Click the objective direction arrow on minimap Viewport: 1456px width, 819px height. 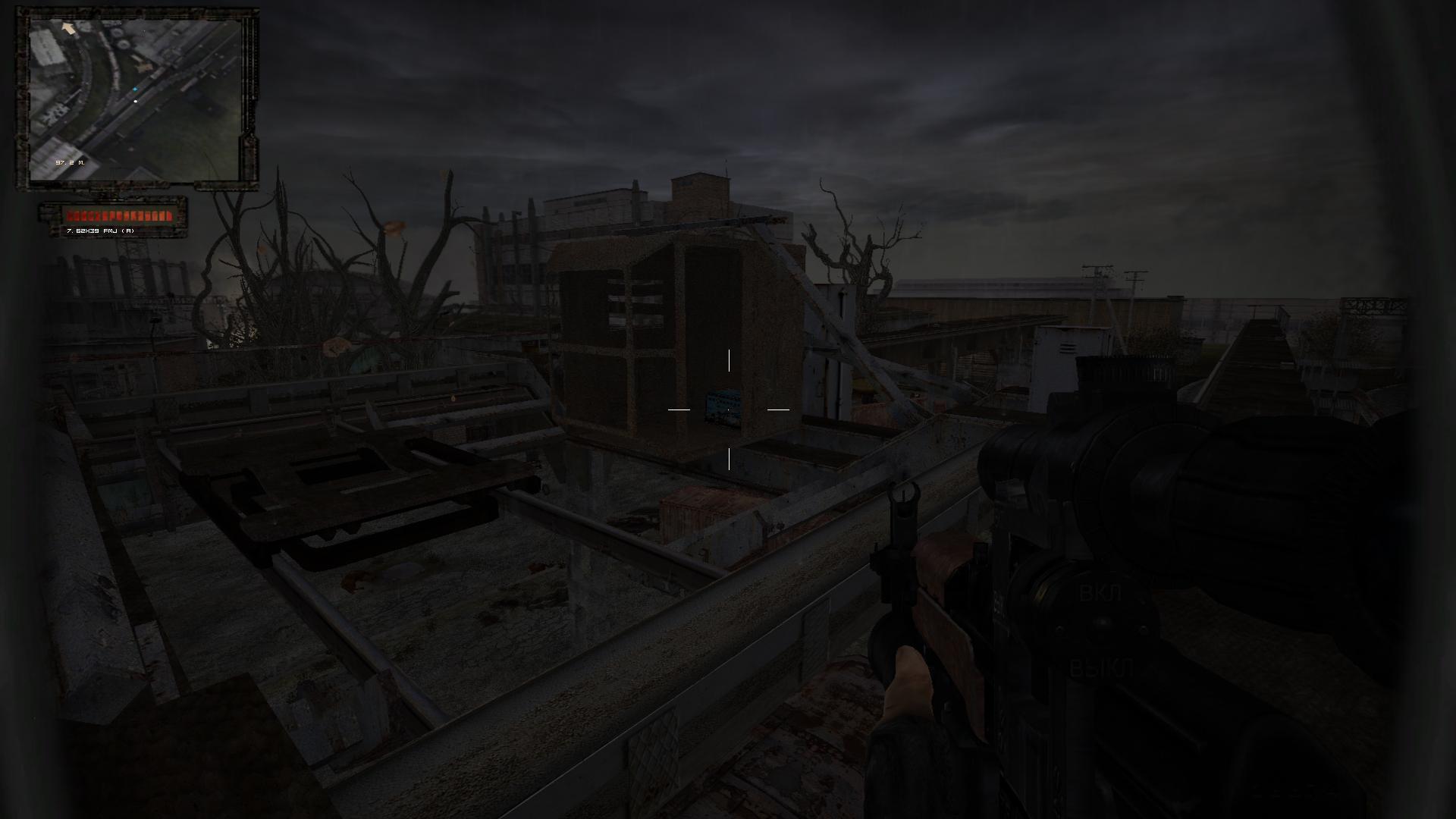tap(69, 28)
